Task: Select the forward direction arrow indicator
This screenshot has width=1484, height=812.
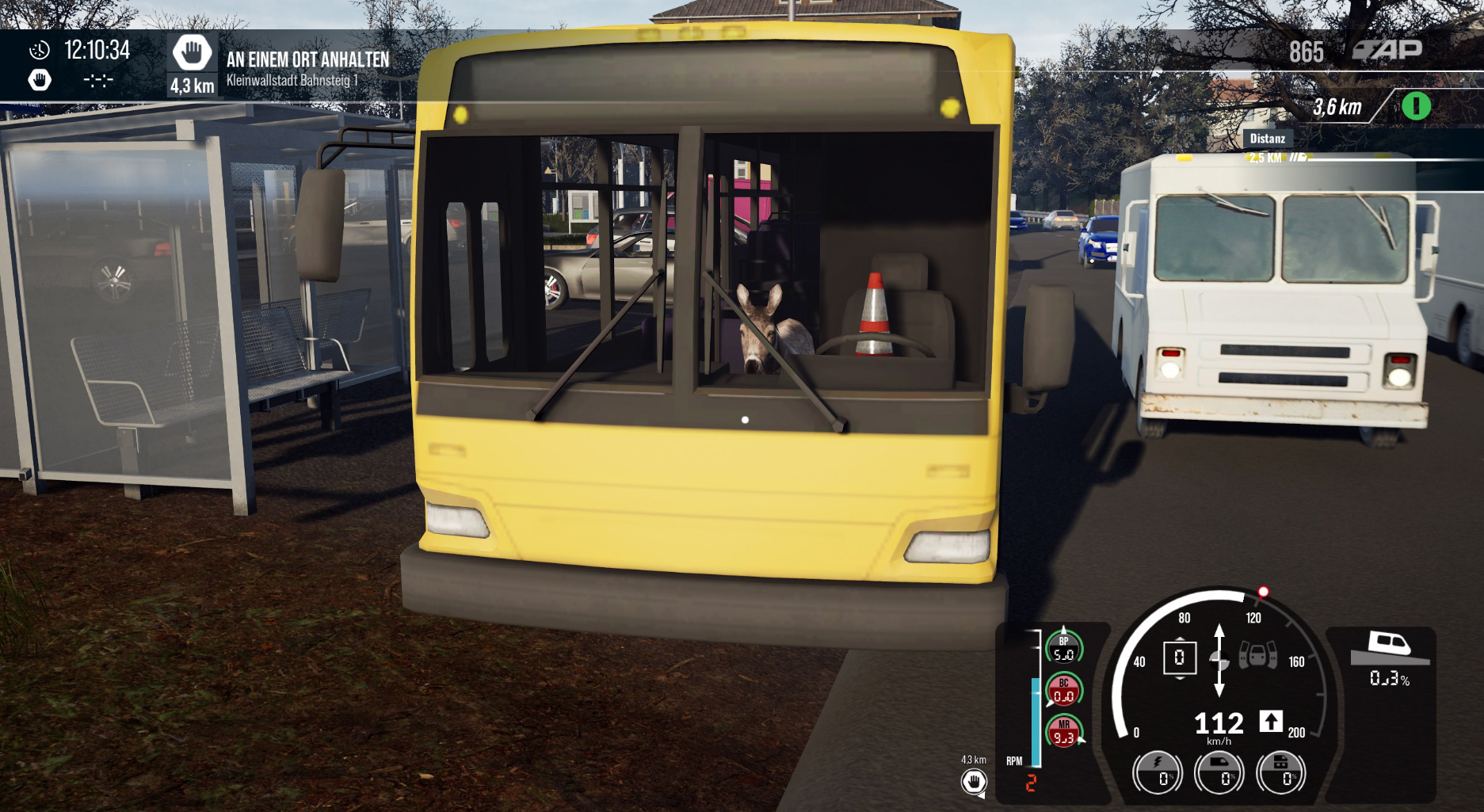Action: (1271, 721)
